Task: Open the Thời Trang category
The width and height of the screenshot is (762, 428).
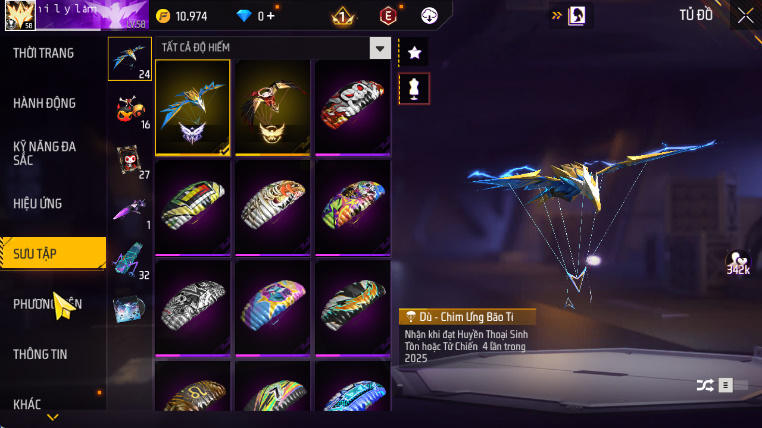Action: click(44, 53)
